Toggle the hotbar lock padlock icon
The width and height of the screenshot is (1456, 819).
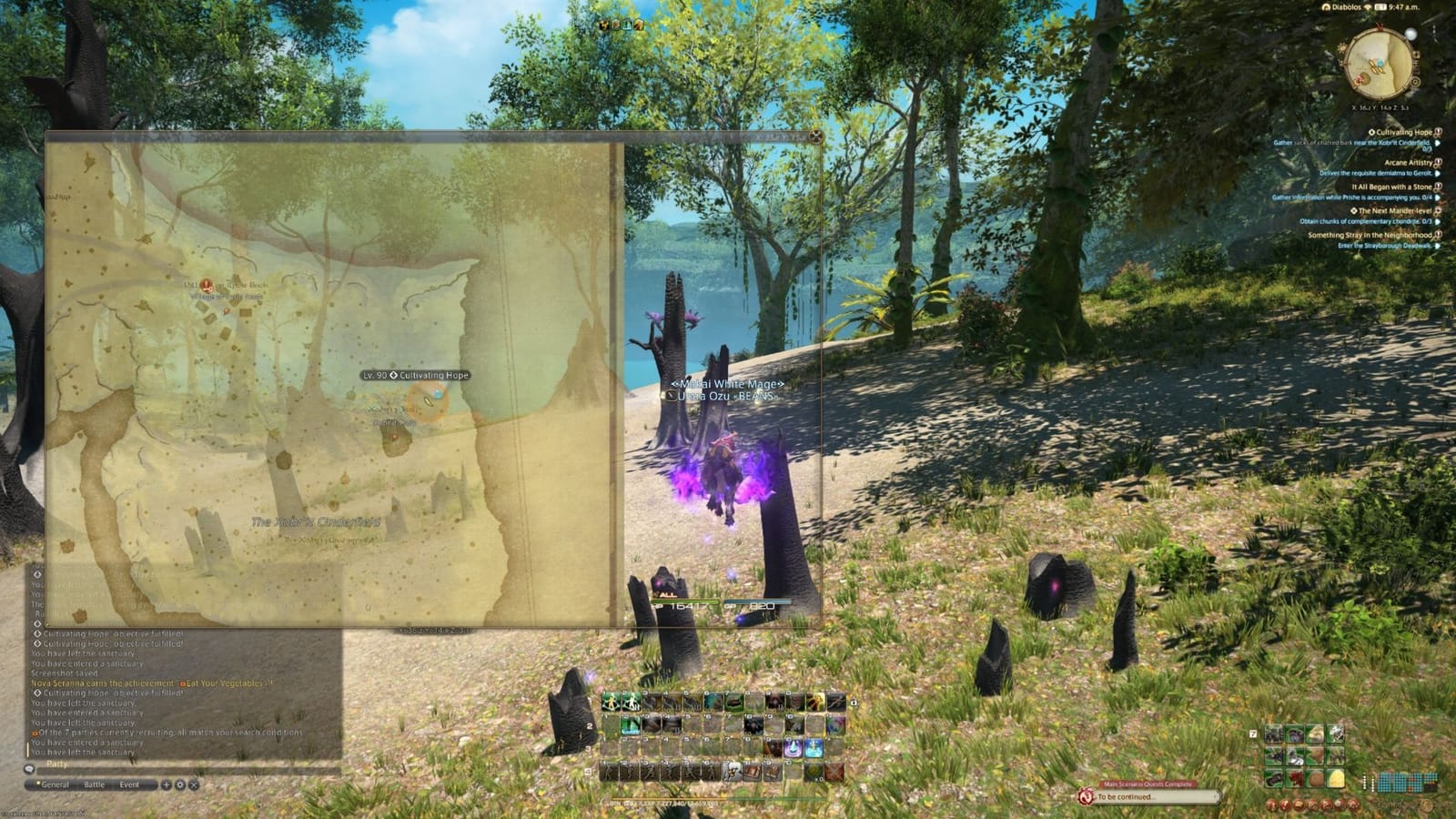click(x=853, y=703)
